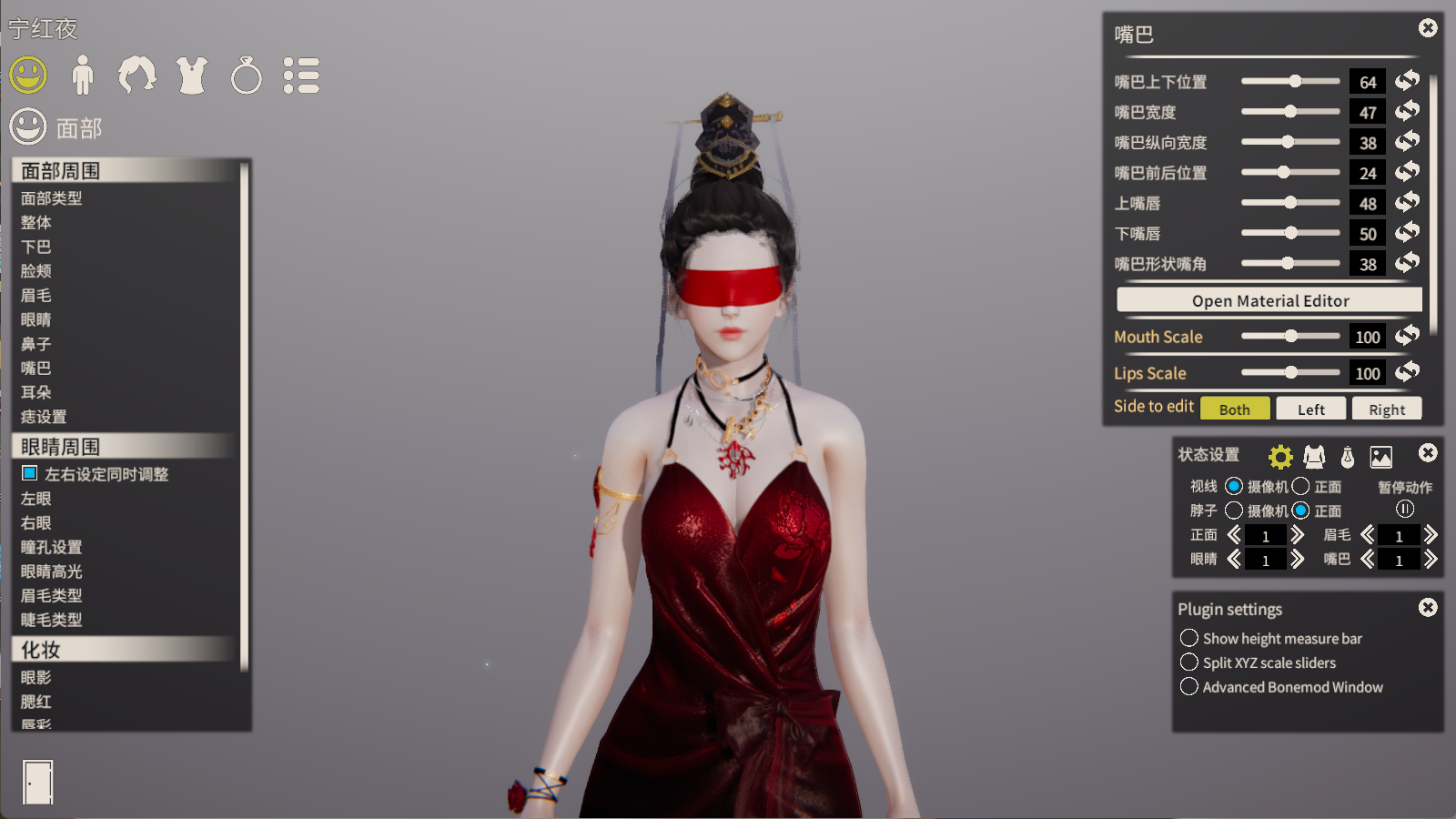Open the clothing category shirt icon
1456x819 pixels.
pos(192,76)
